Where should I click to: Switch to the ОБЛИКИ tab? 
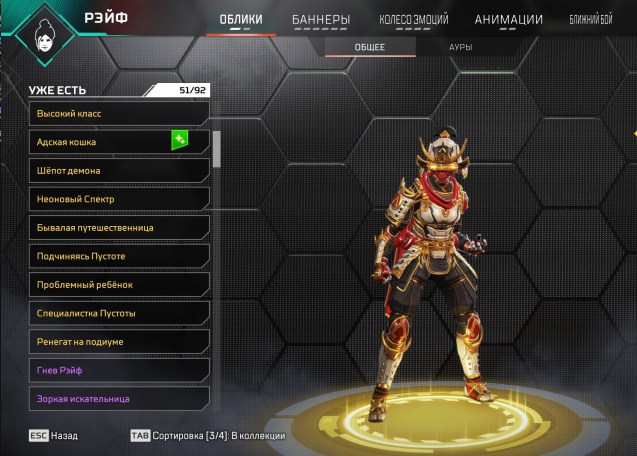[x=240, y=19]
